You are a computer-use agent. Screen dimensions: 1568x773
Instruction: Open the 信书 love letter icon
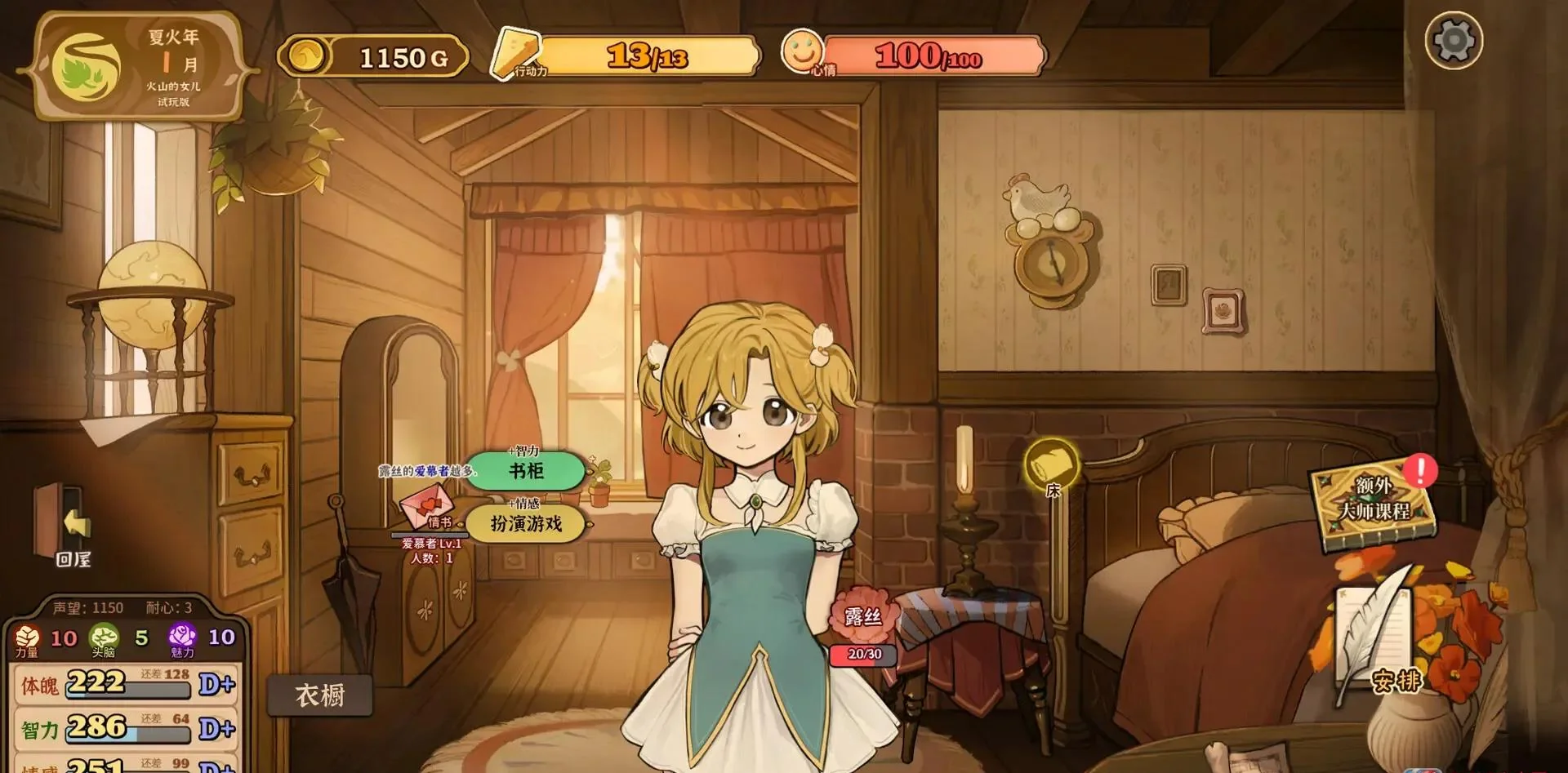click(428, 506)
